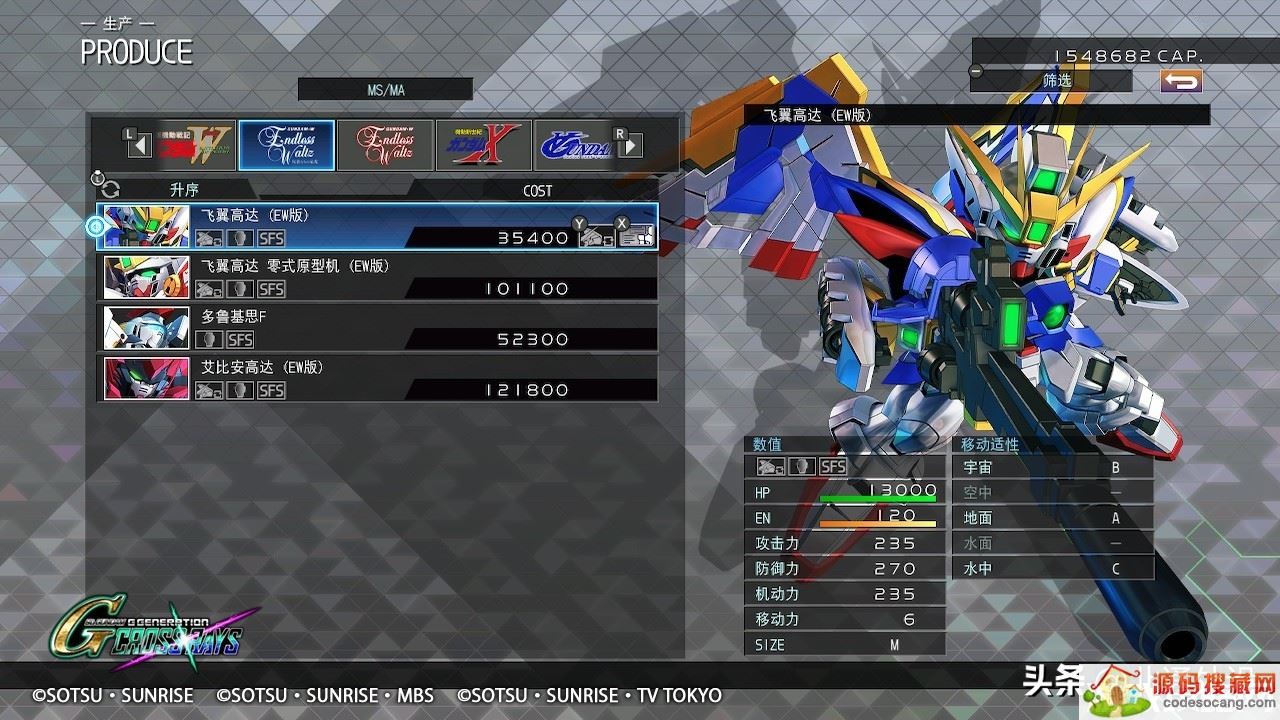Image resolution: width=1280 pixels, height=720 pixels.
Task: Open the Gundam X series tab
Action: (x=483, y=145)
